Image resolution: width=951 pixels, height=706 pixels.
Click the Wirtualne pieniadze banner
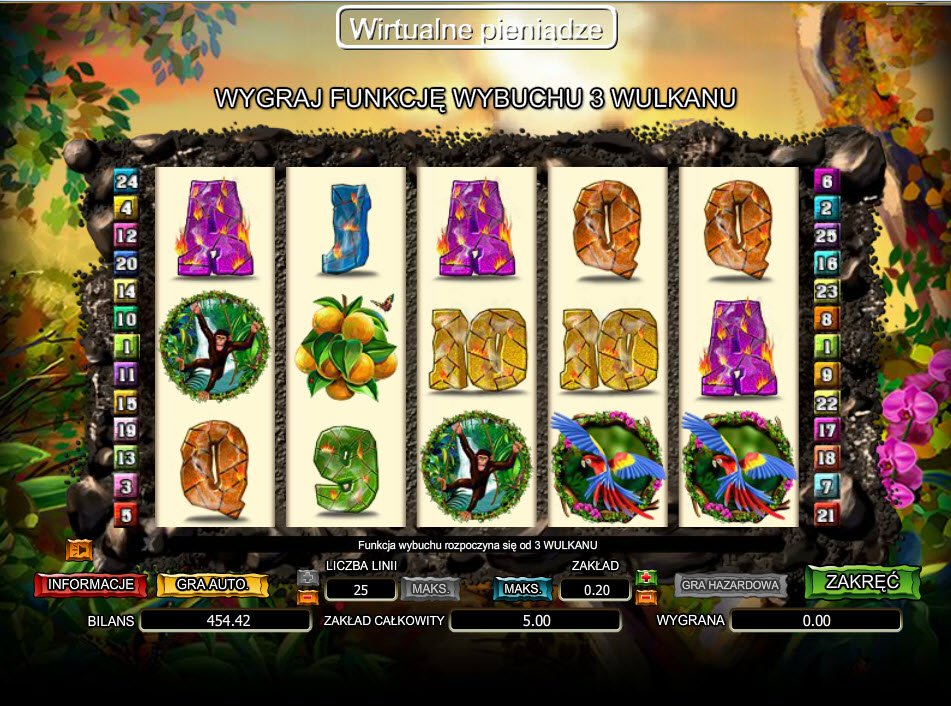point(476,28)
